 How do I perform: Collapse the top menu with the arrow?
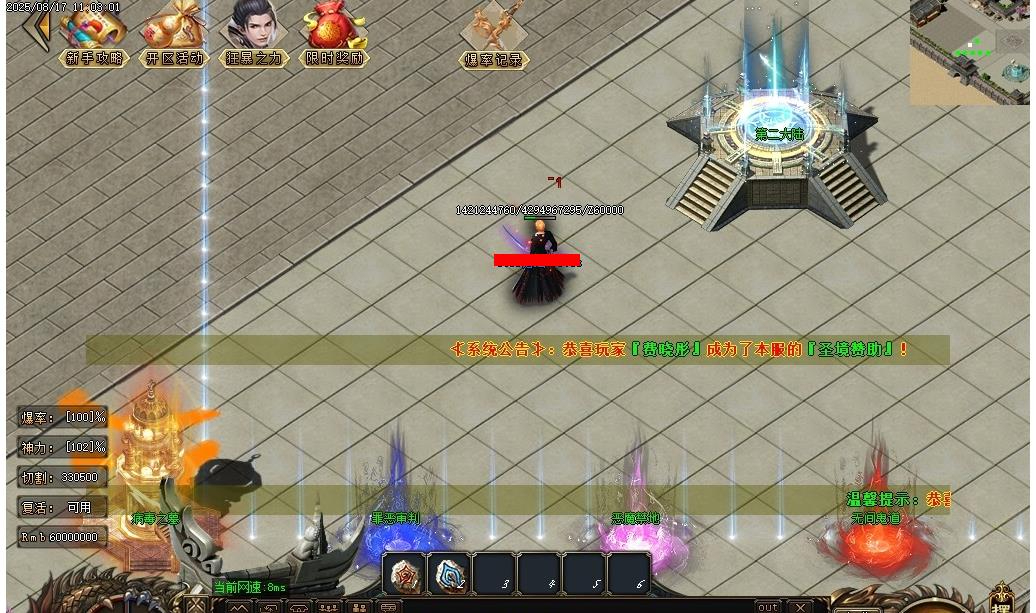40,28
